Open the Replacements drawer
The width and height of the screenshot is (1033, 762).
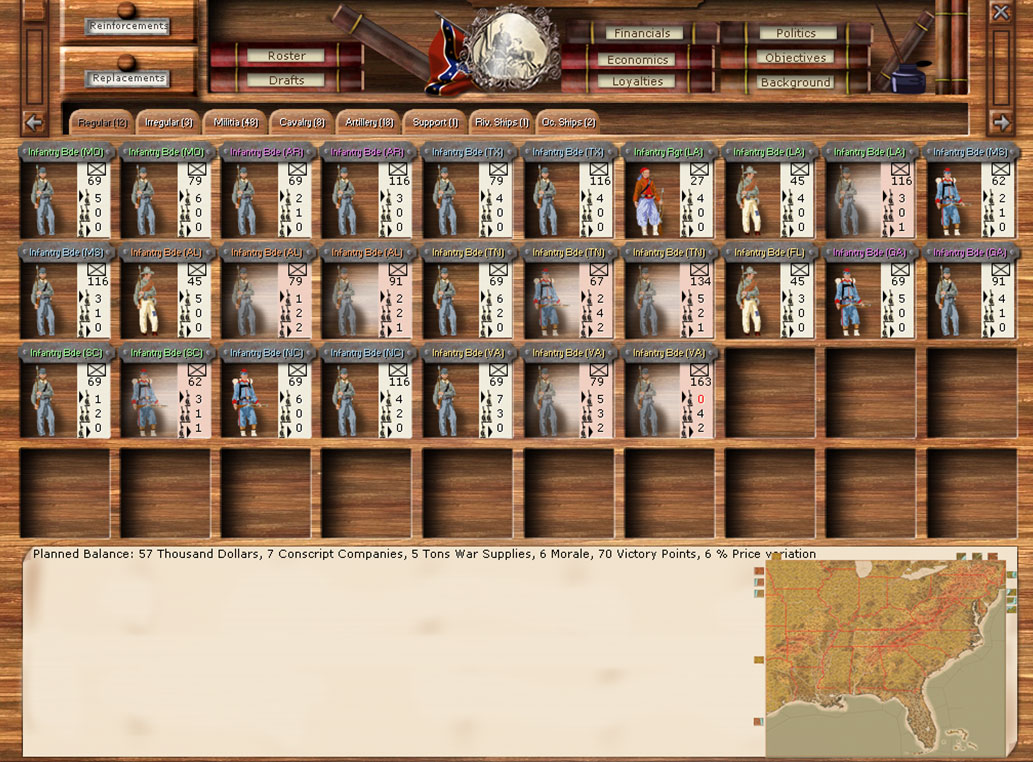coord(126,78)
